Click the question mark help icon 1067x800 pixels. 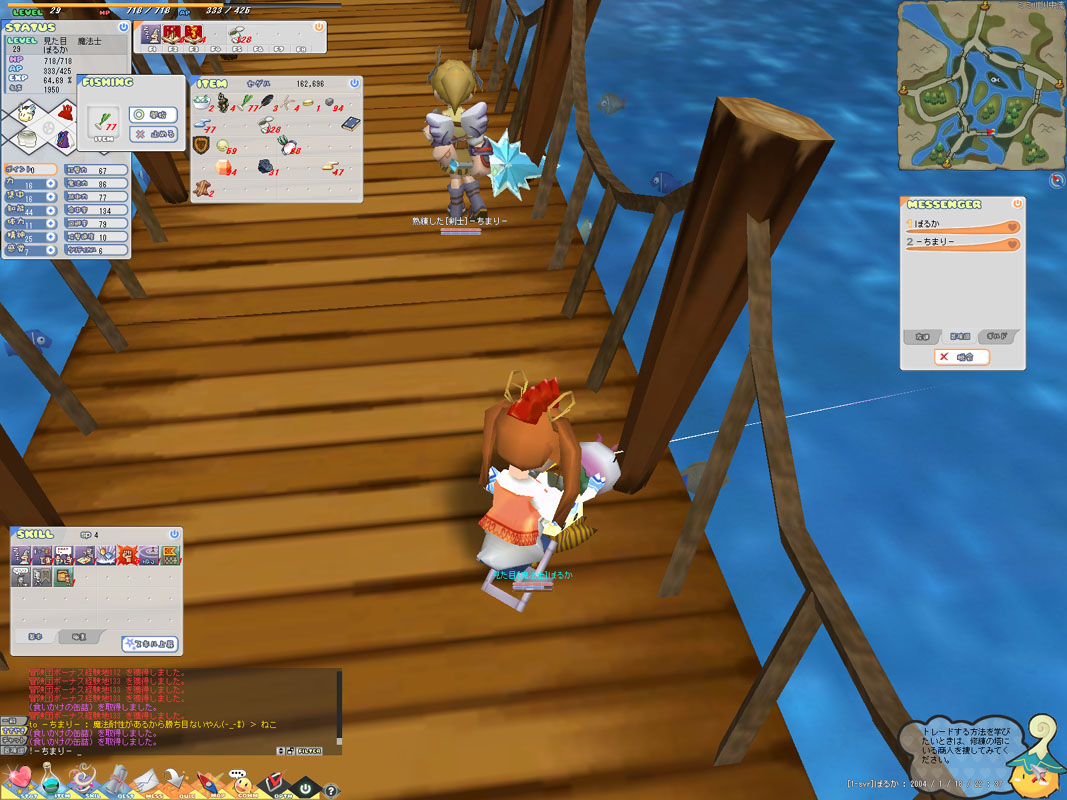pos(332,790)
